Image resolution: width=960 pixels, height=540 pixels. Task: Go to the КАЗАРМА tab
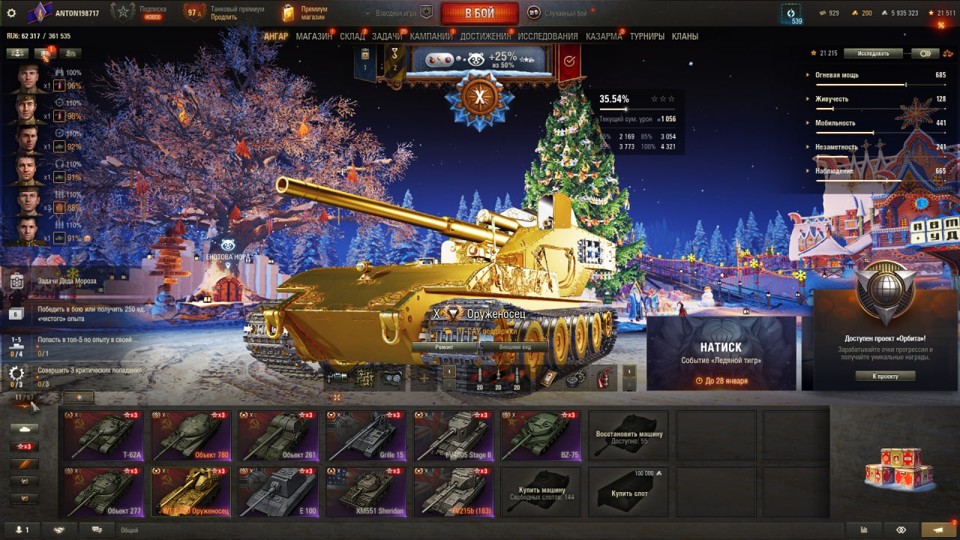(x=604, y=37)
